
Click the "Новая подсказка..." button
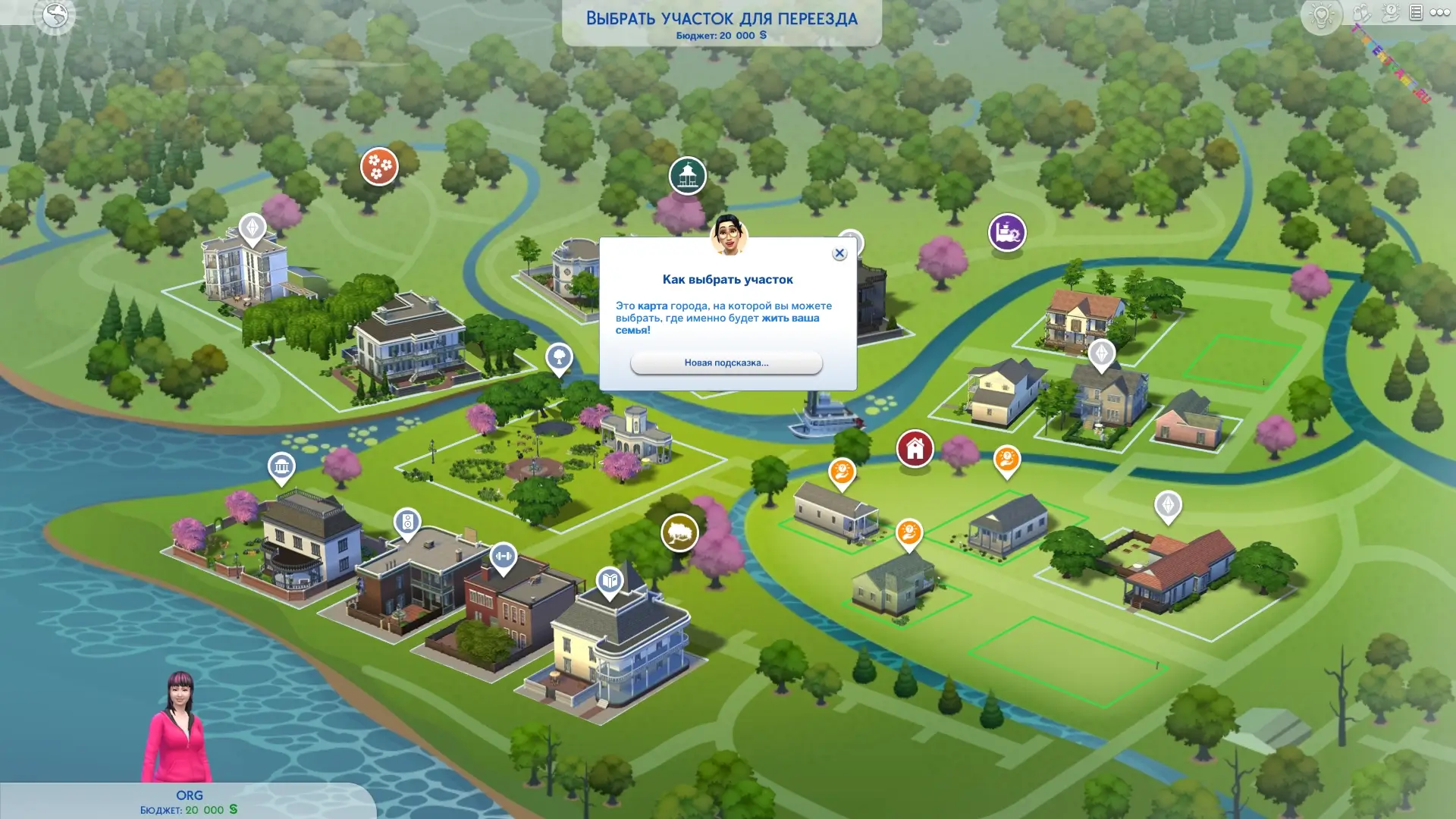coord(726,362)
